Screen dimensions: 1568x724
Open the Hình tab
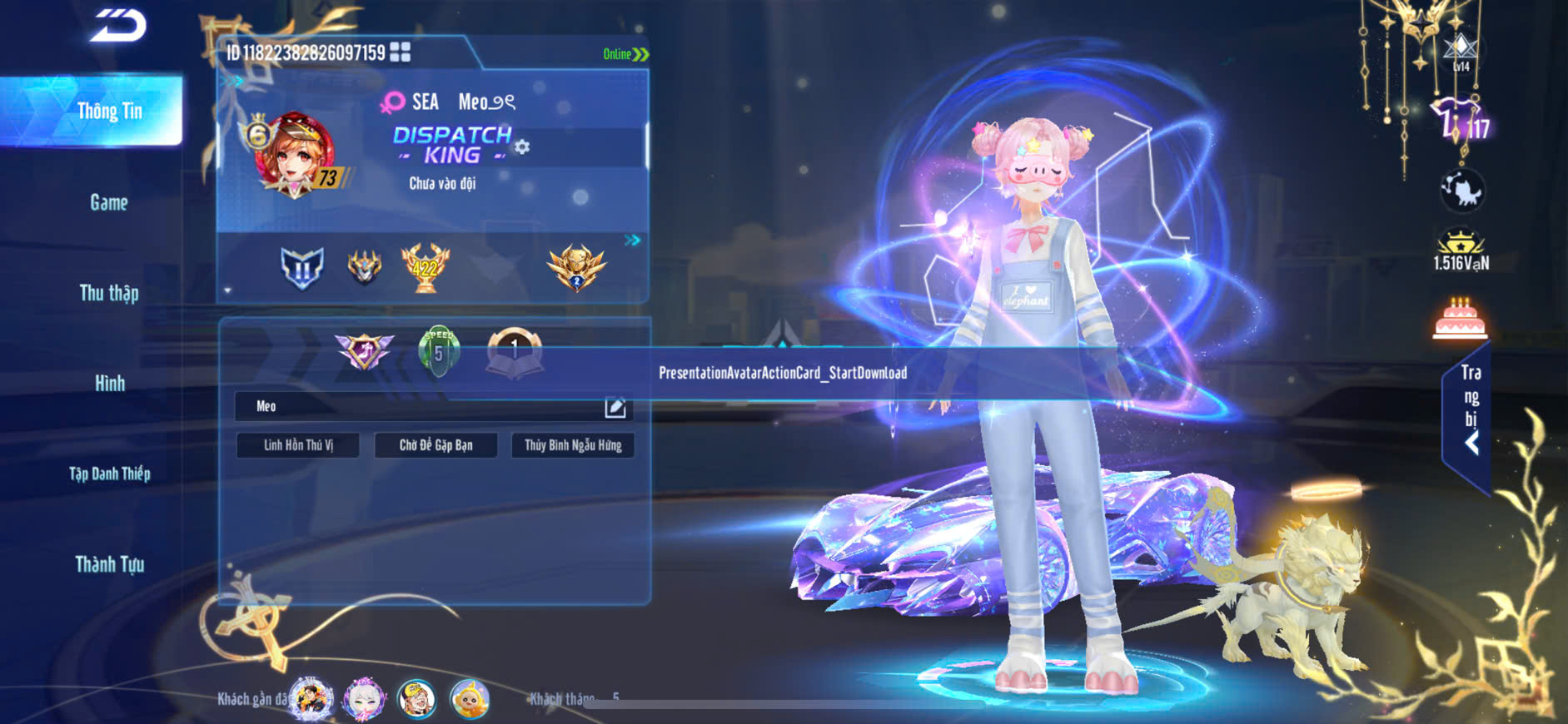(109, 383)
